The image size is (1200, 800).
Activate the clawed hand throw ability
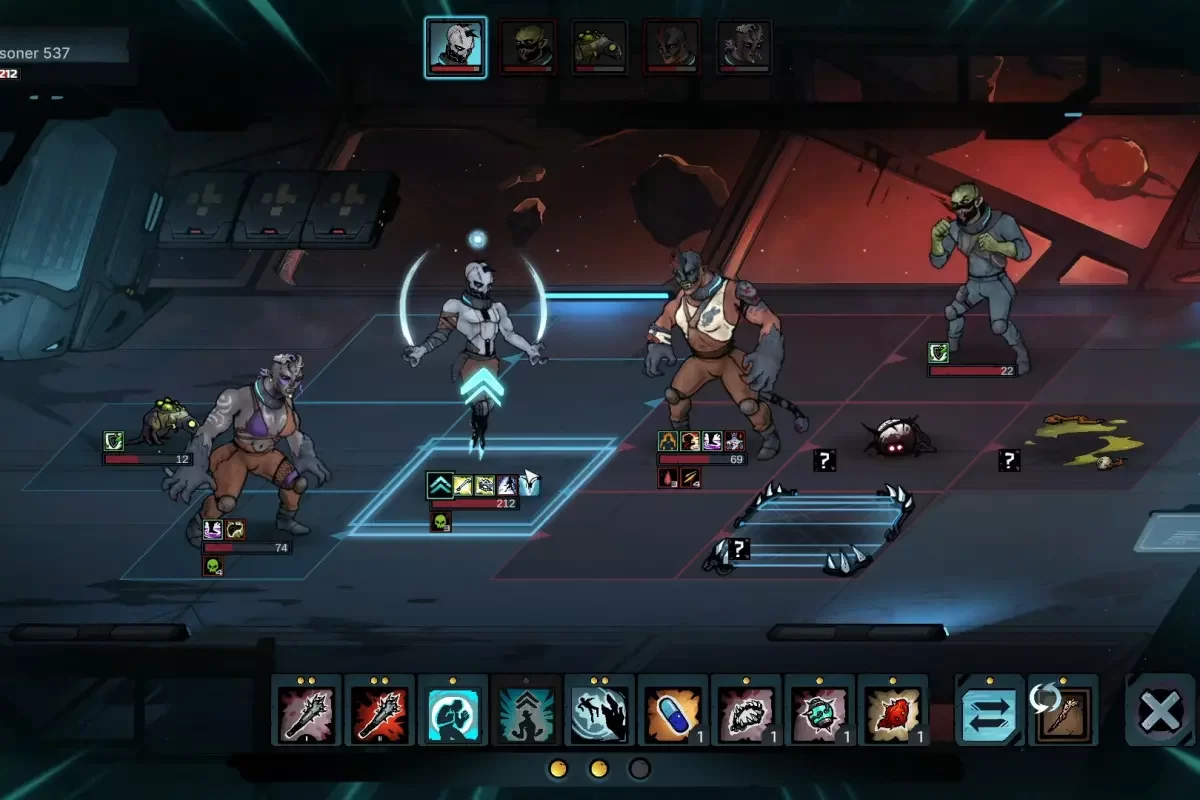(x=600, y=710)
